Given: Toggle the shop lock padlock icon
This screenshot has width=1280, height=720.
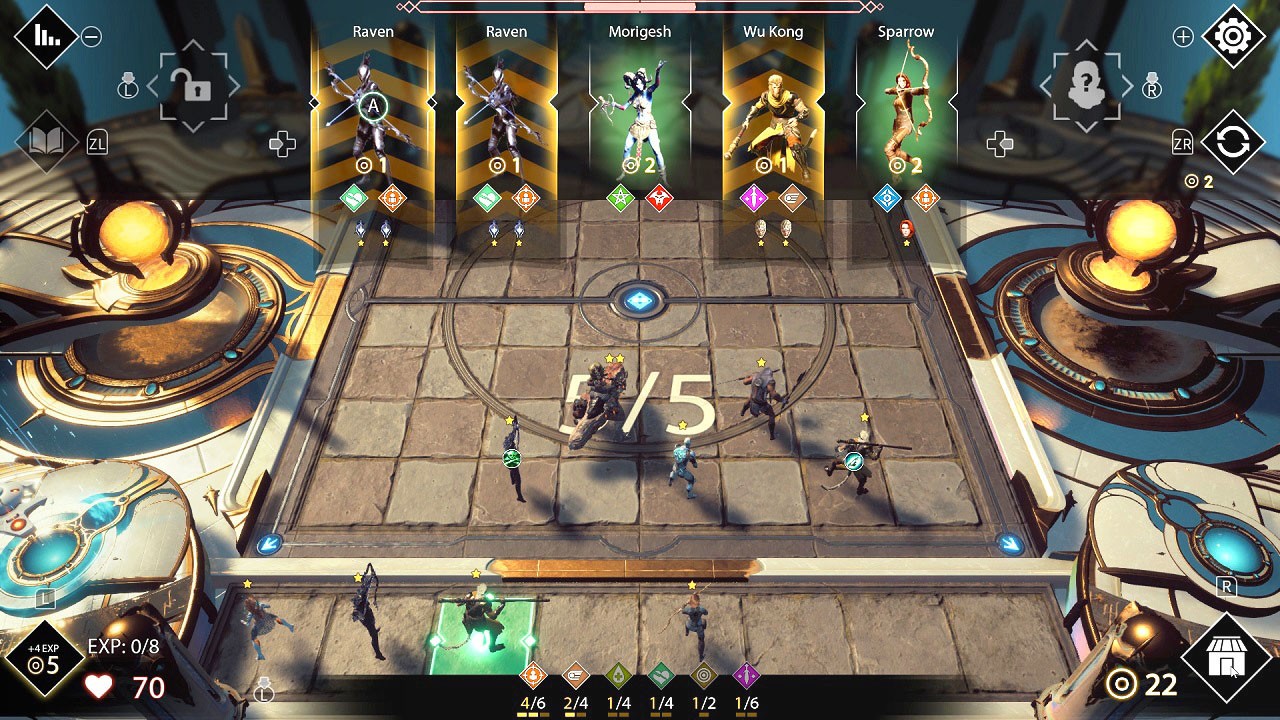Looking at the screenshot, I should pyautogui.click(x=195, y=88).
